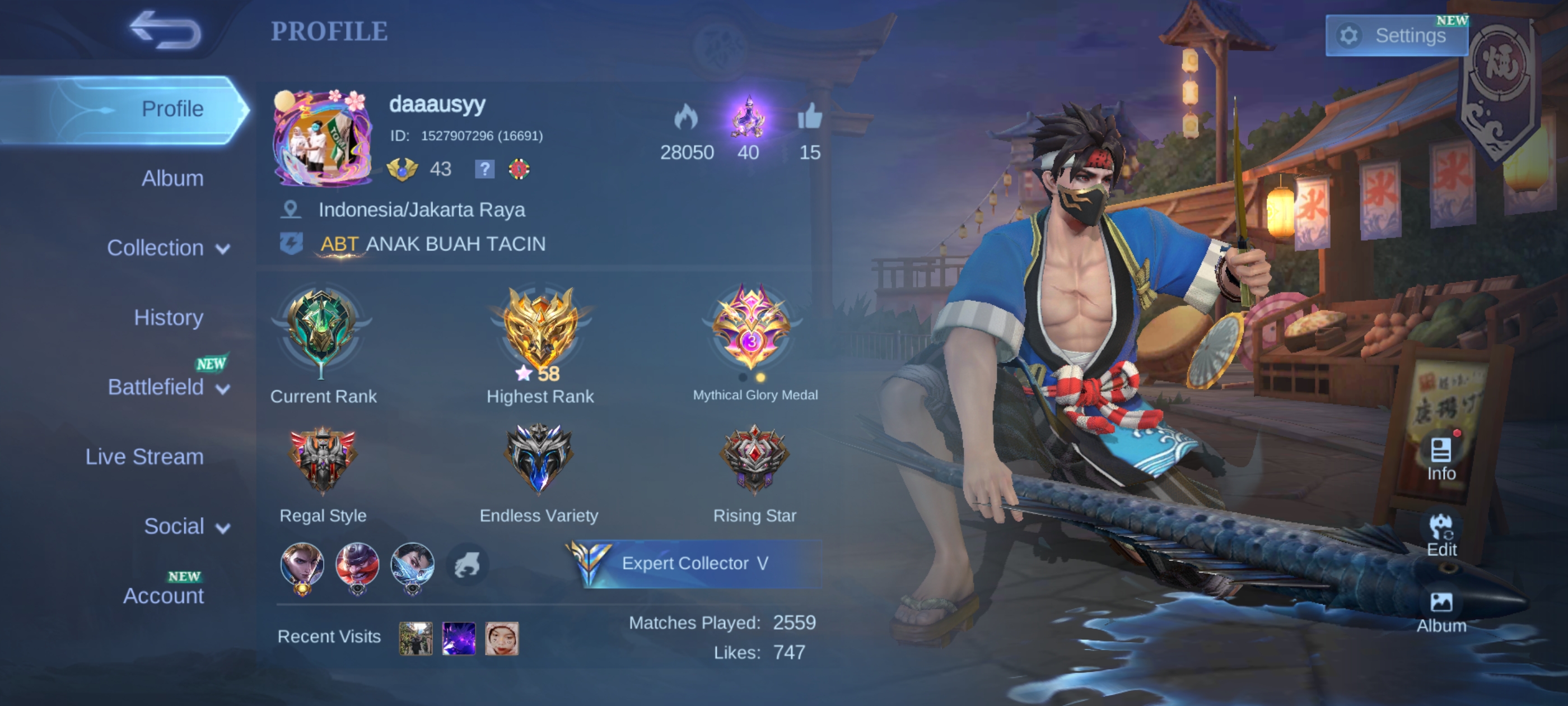Tap the thumbs-up likes icon

[x=810, y=117]
